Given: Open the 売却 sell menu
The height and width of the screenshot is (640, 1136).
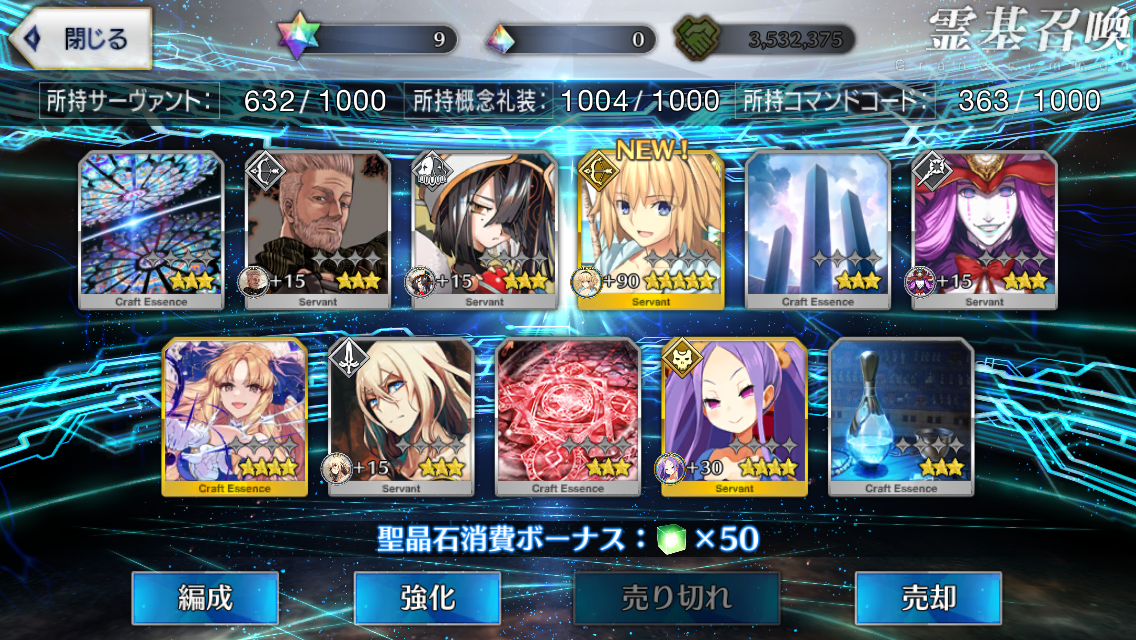Looking at the screenshot, I should click(x=928, y=598).
